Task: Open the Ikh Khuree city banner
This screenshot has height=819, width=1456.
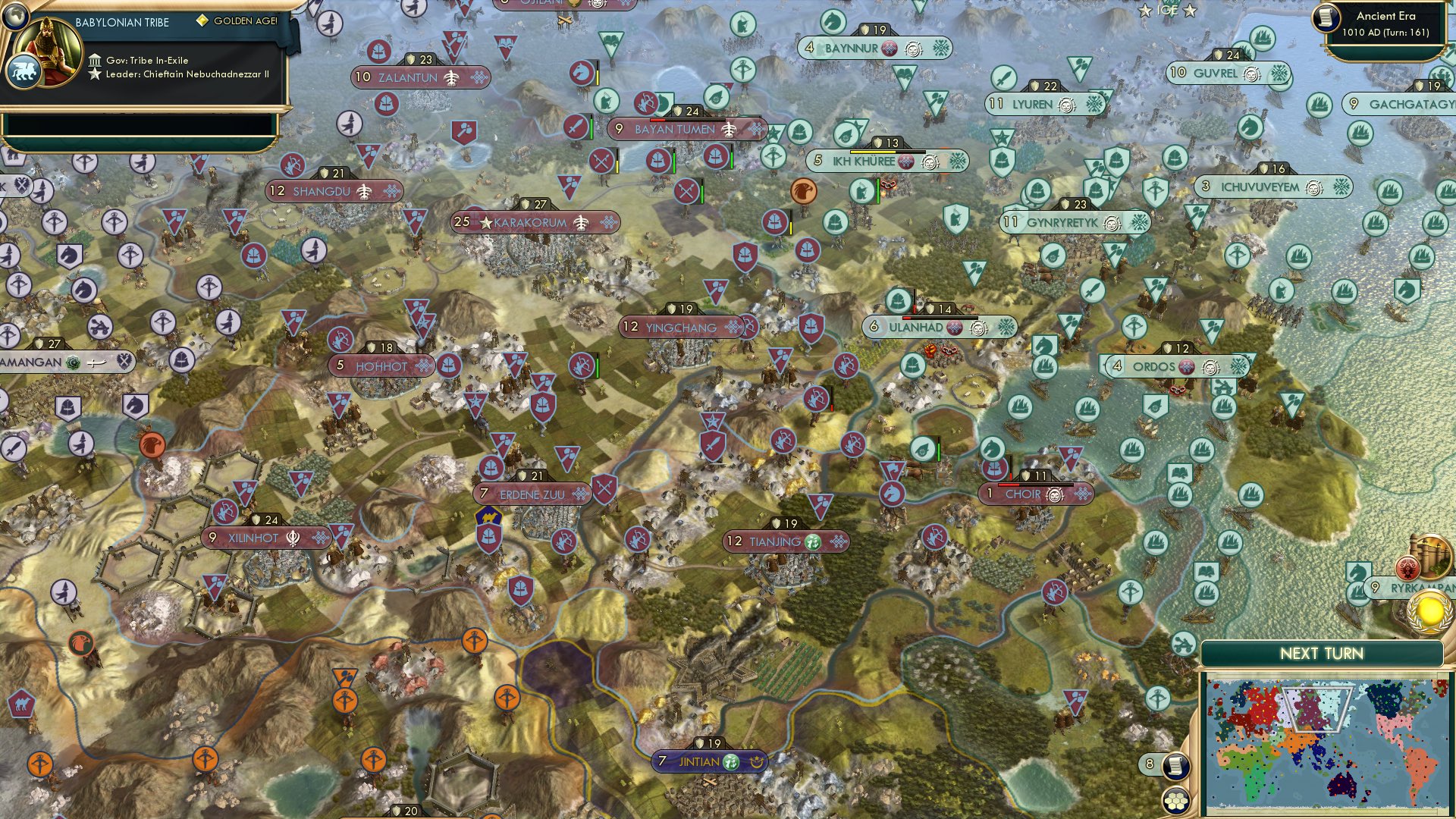Action: (x=887, y=159)
